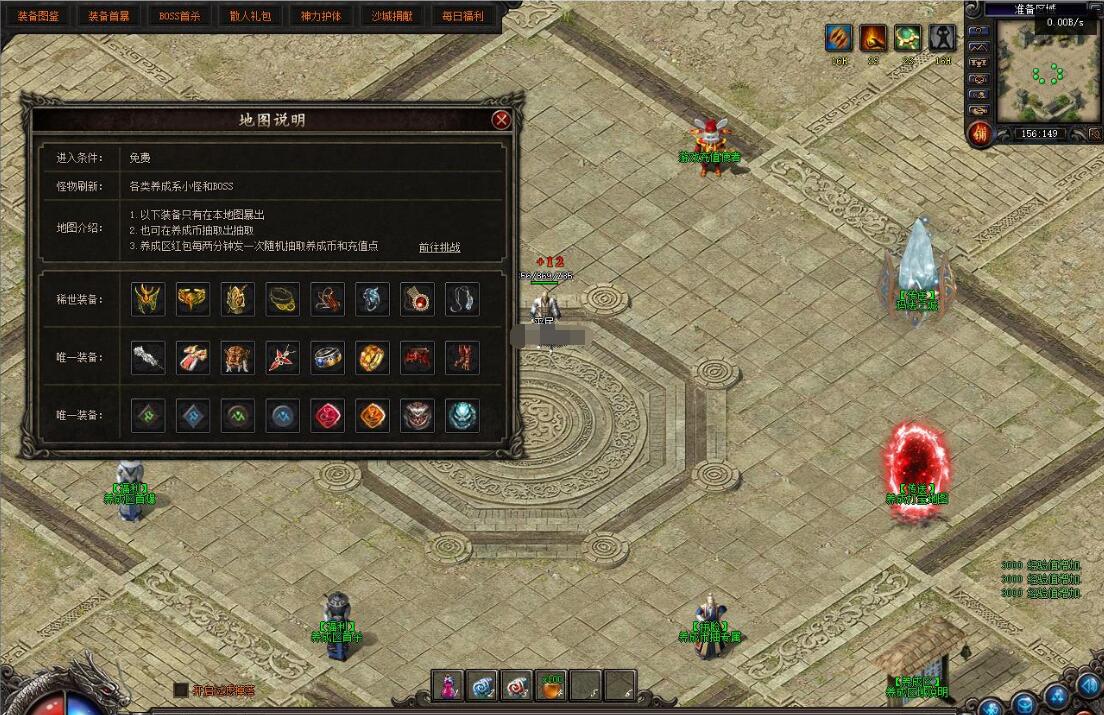Open the 装备首爆 menu button

[x=109, y=16]
